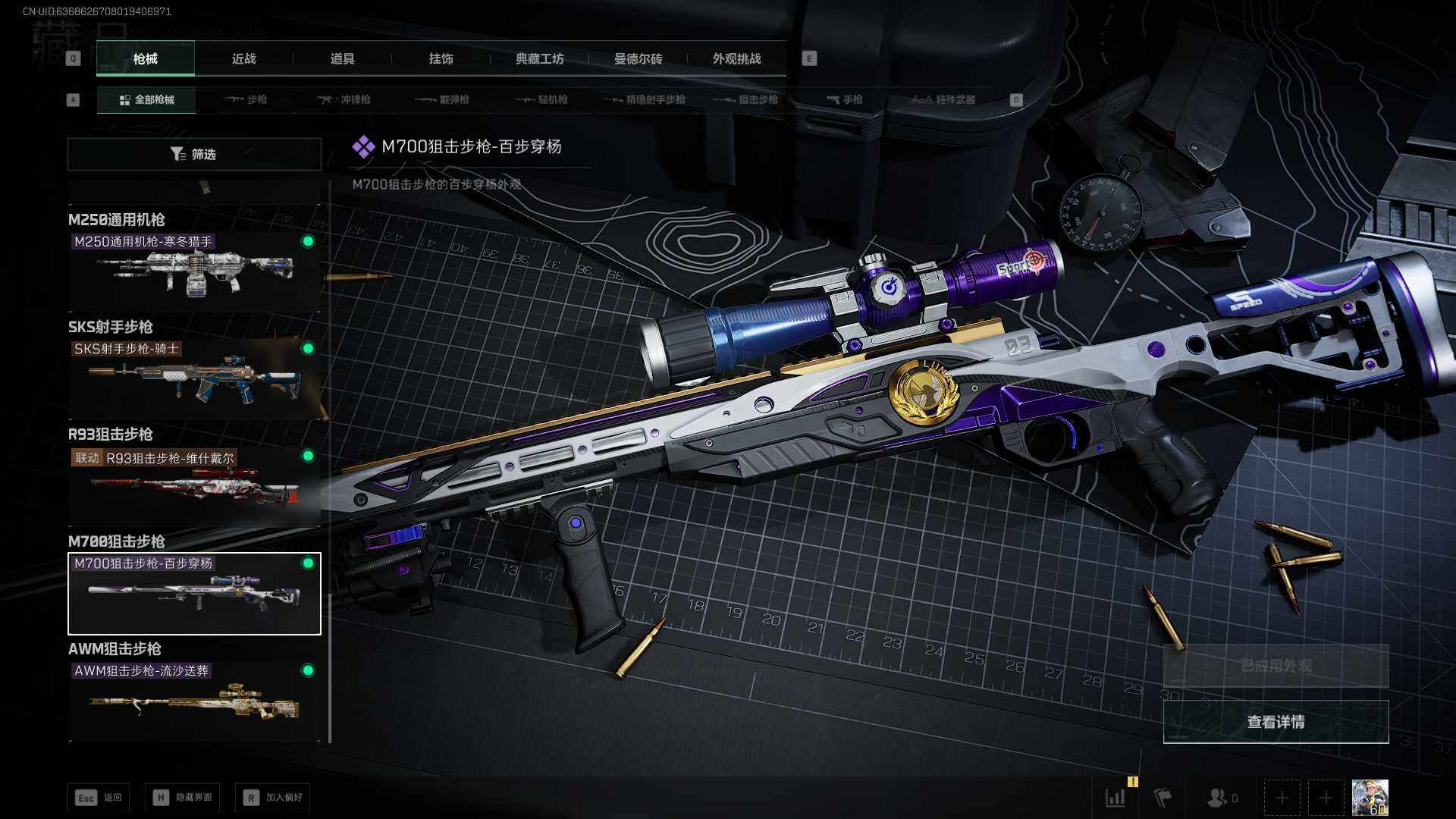
Task: Open the 曼德尔砖 tab
Action: [x=638, y=58]
